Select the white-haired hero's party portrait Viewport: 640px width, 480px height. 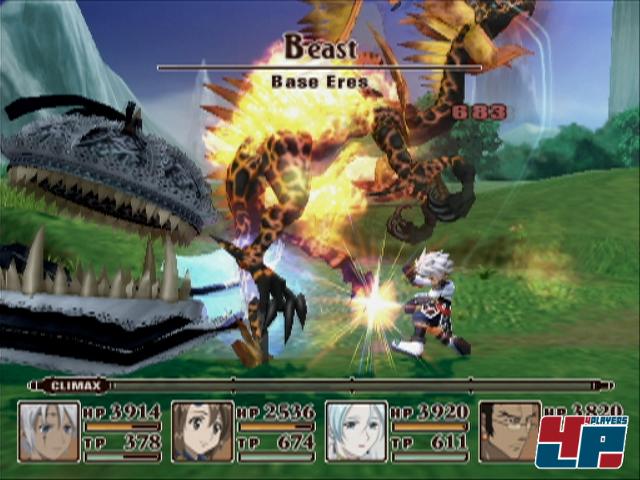coord(49,431)
